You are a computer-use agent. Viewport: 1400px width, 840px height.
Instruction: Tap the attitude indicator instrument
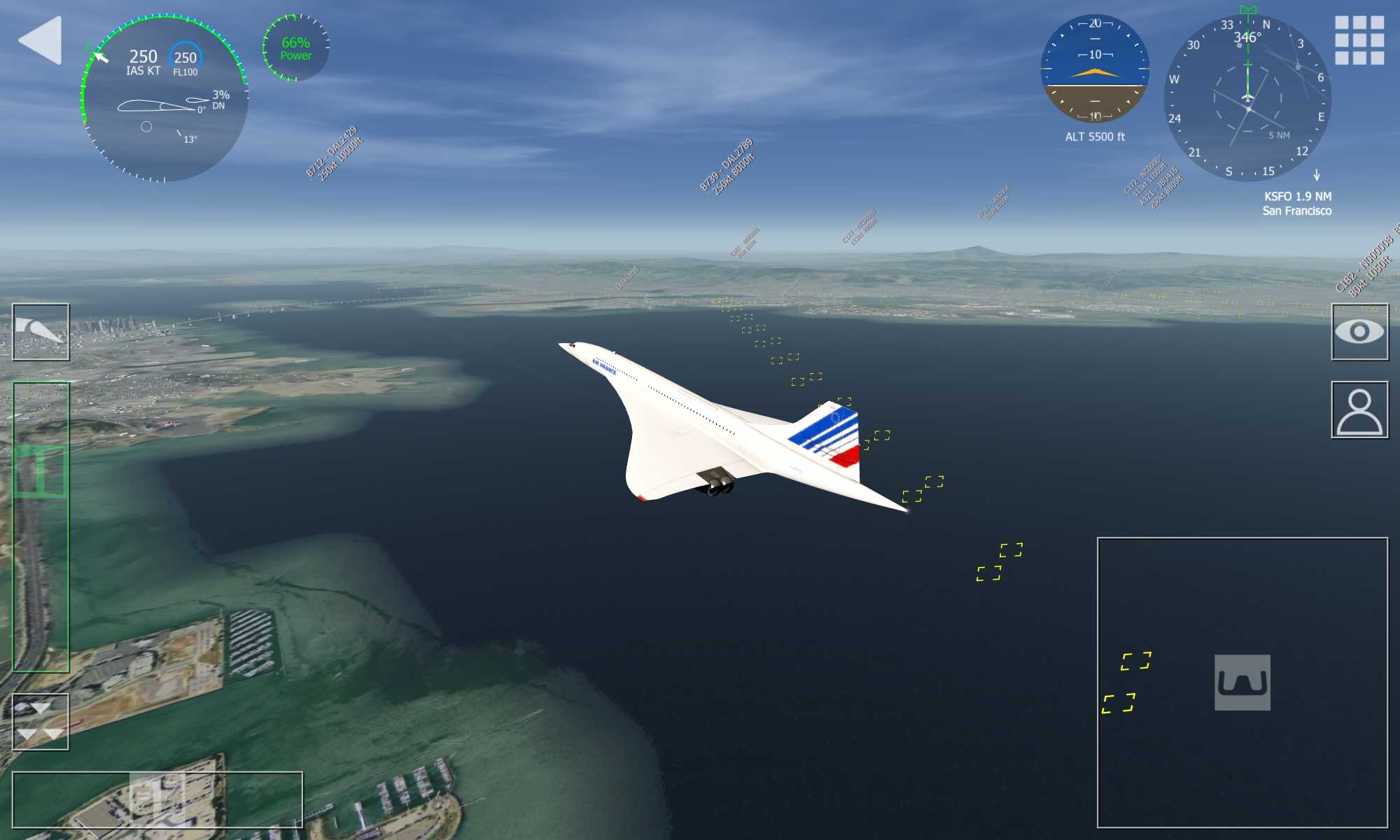[1095, 69]
